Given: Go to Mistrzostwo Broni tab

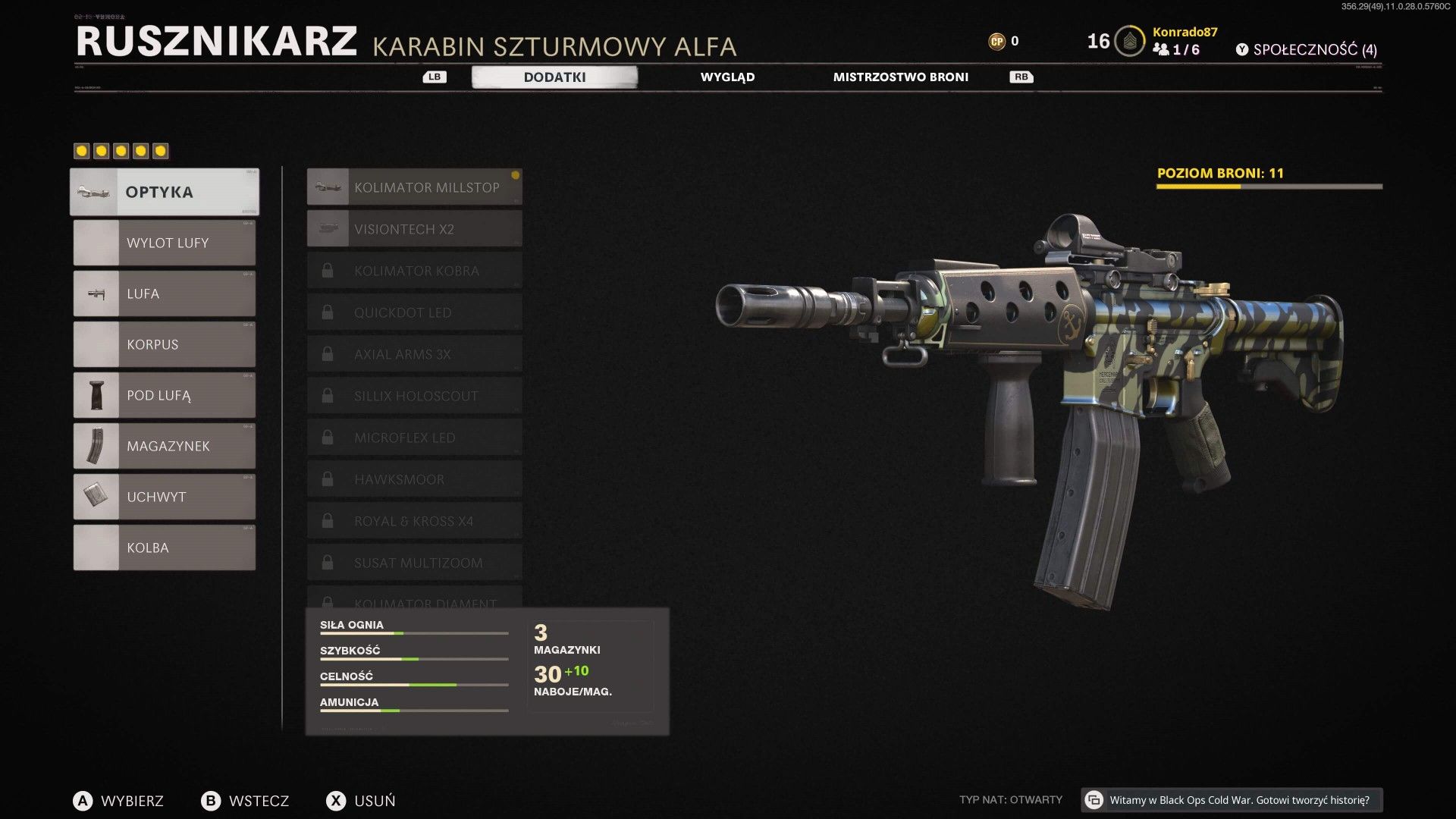Looking at the screenshot, I should pos(900,77).
